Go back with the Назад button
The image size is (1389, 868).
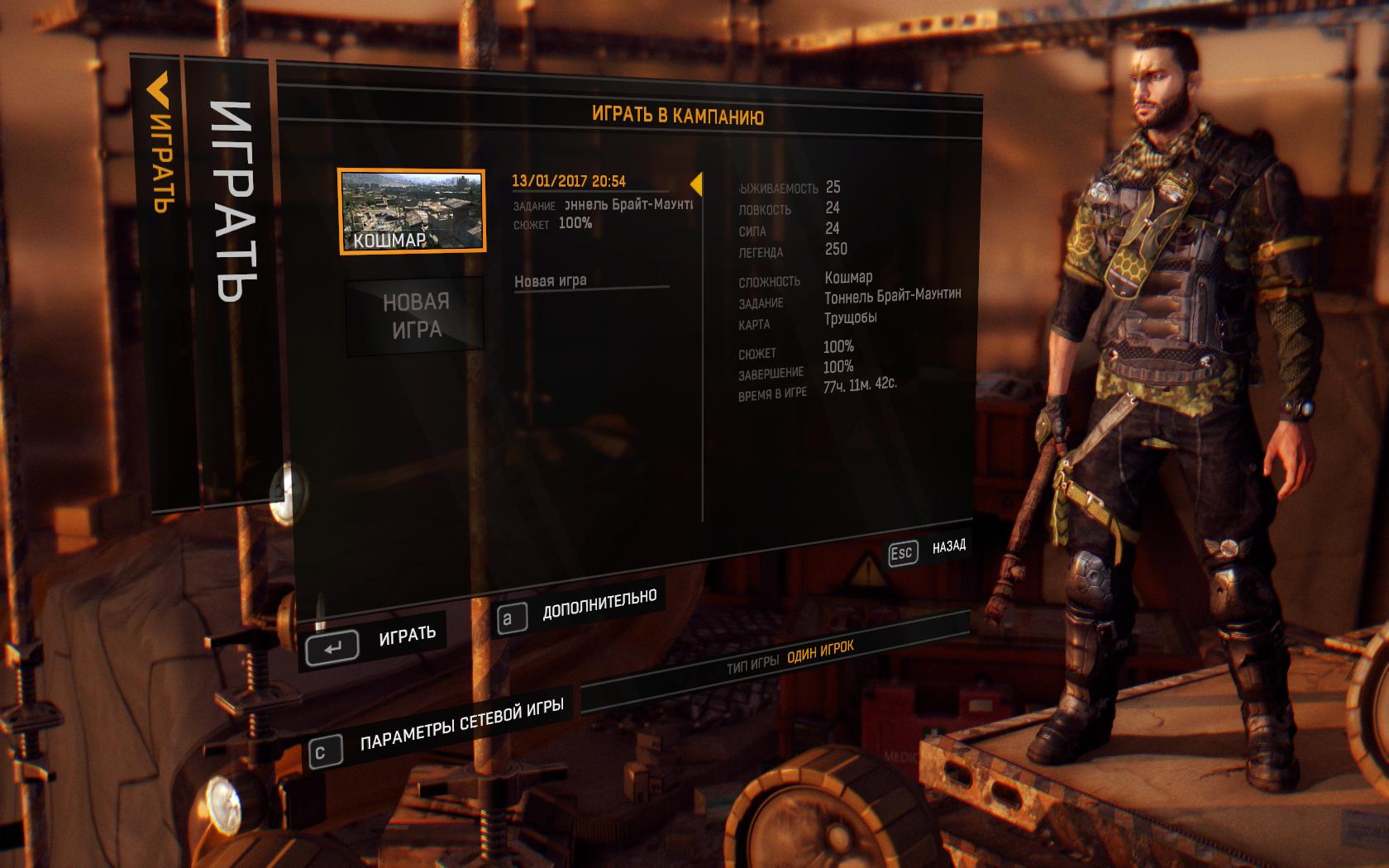coord(926,551)
